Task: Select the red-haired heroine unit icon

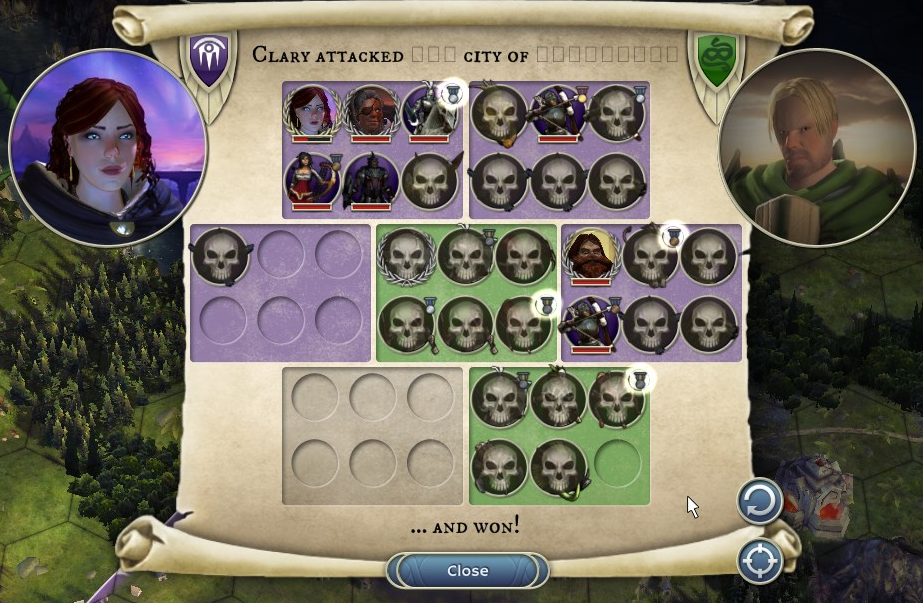Action: coord(313,112)
